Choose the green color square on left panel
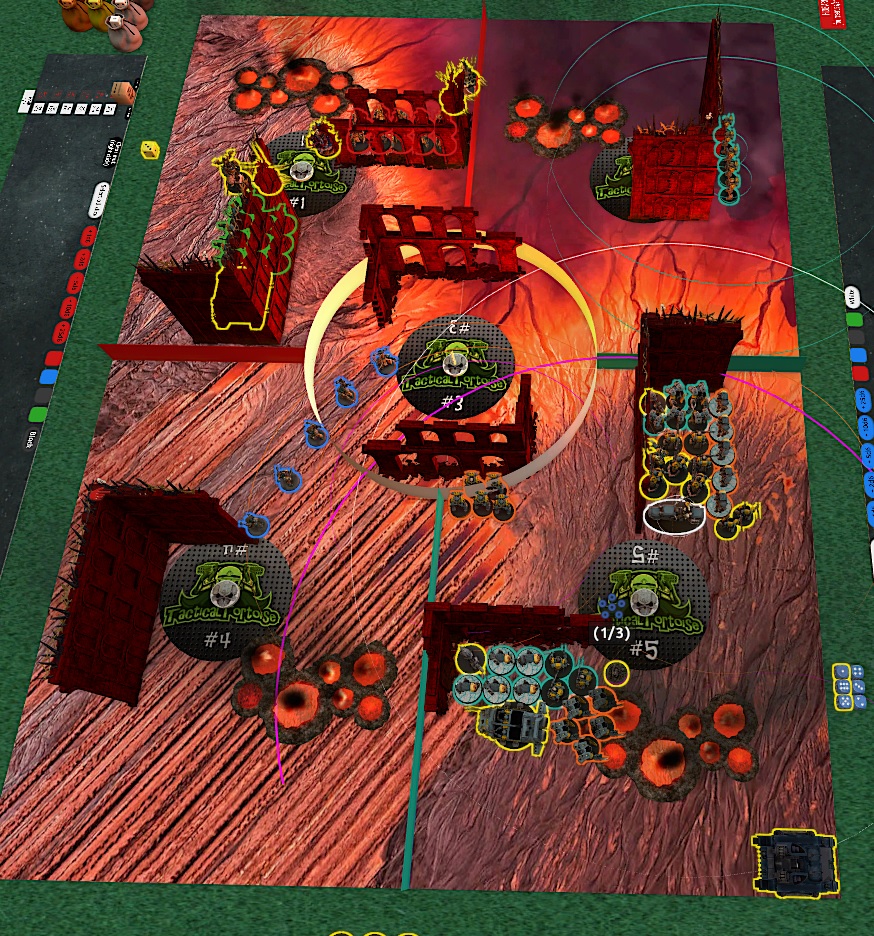 click(39, 413)
